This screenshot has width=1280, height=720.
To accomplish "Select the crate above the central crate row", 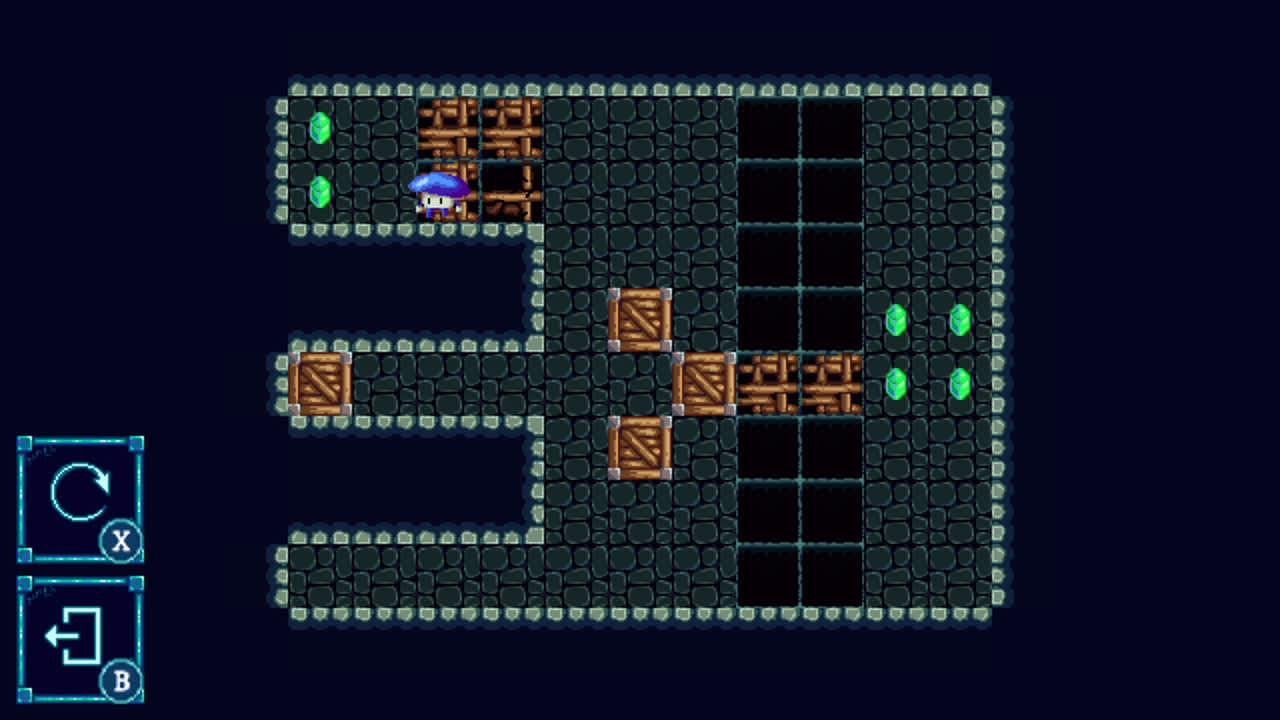I will (641, 320).
